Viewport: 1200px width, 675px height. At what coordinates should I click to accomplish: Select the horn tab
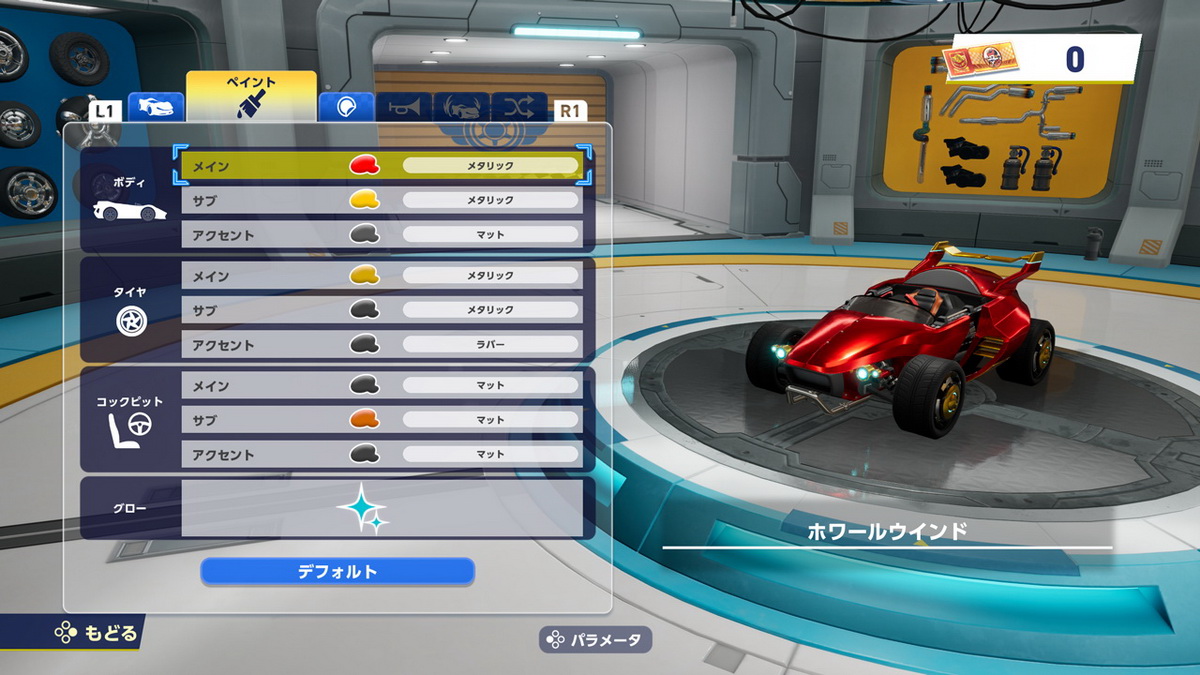404,107
